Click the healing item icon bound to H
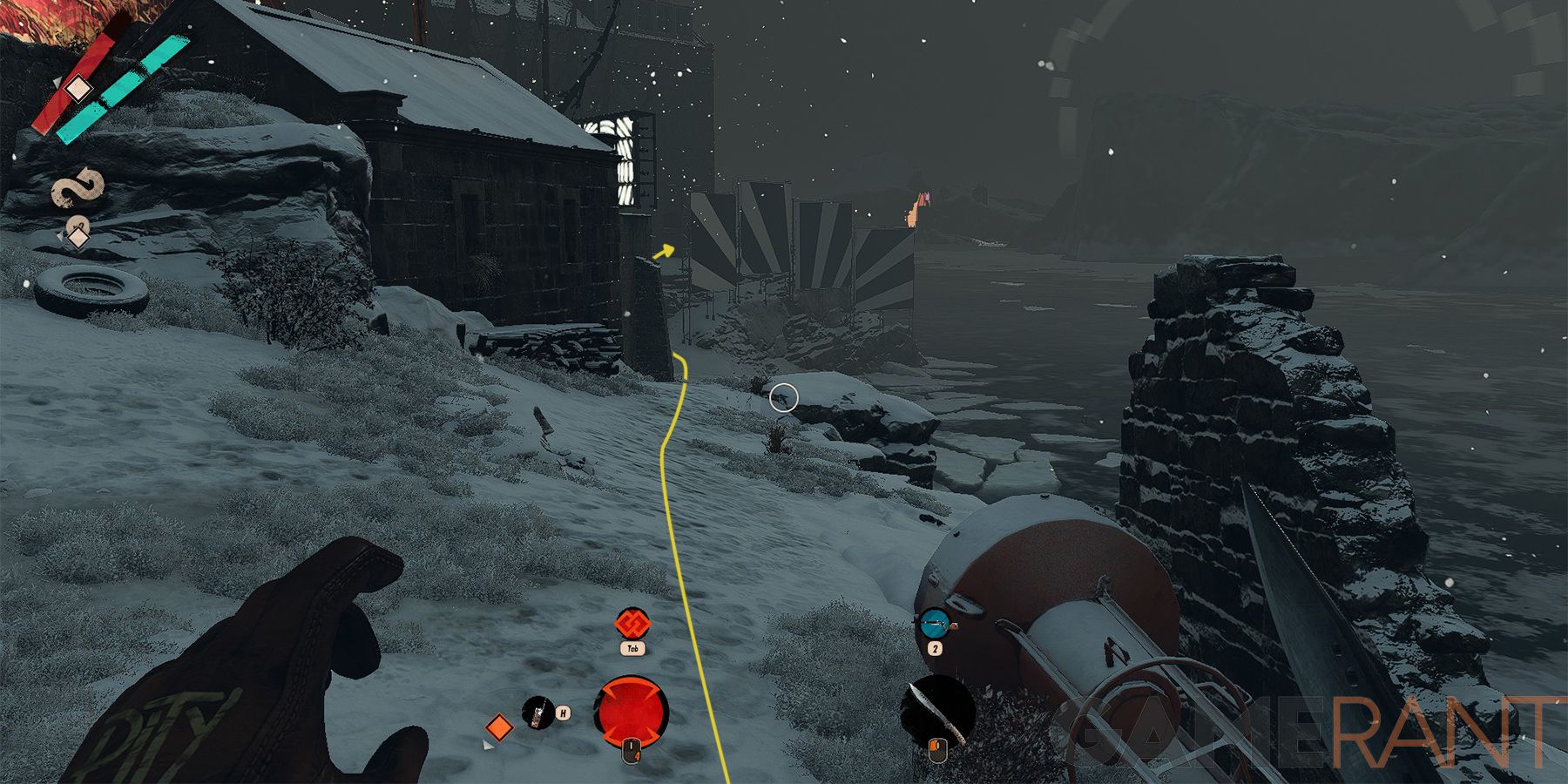 pyautogui.click(x=537, y=711)
